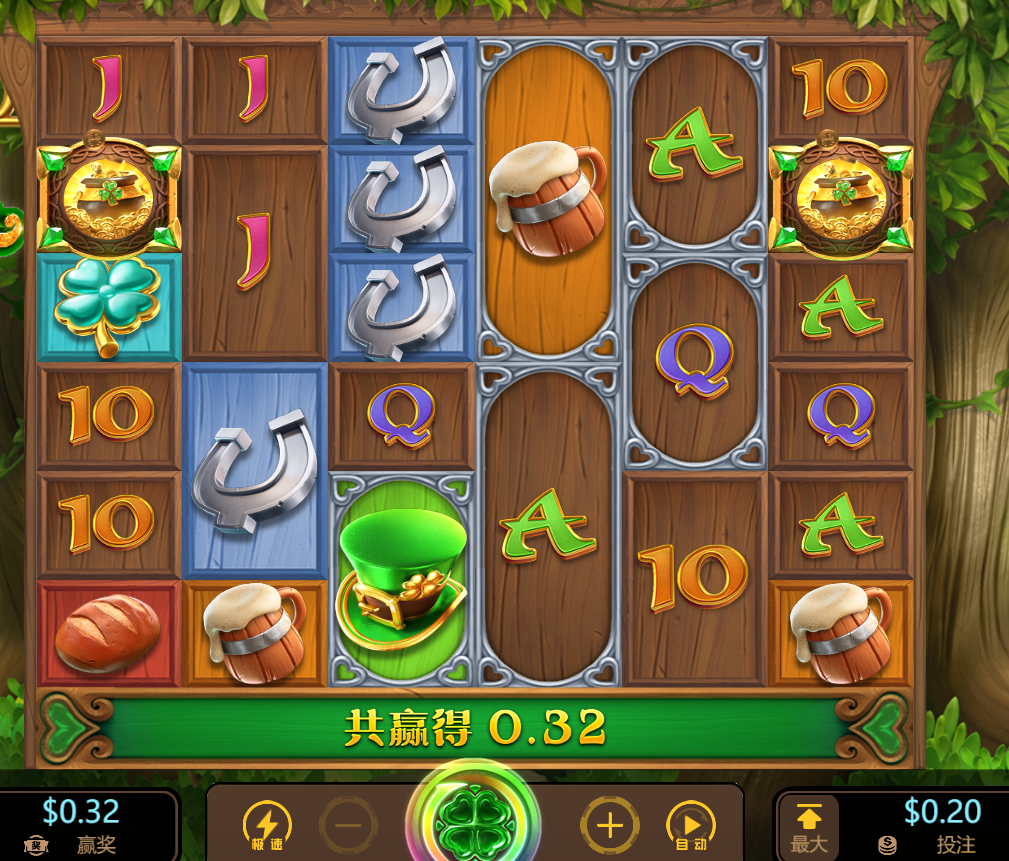This screenshot has height=861, width=1009.
Task: Decrease the bet with the minus button
Action: pyautogui.click(x=348, y=826)
